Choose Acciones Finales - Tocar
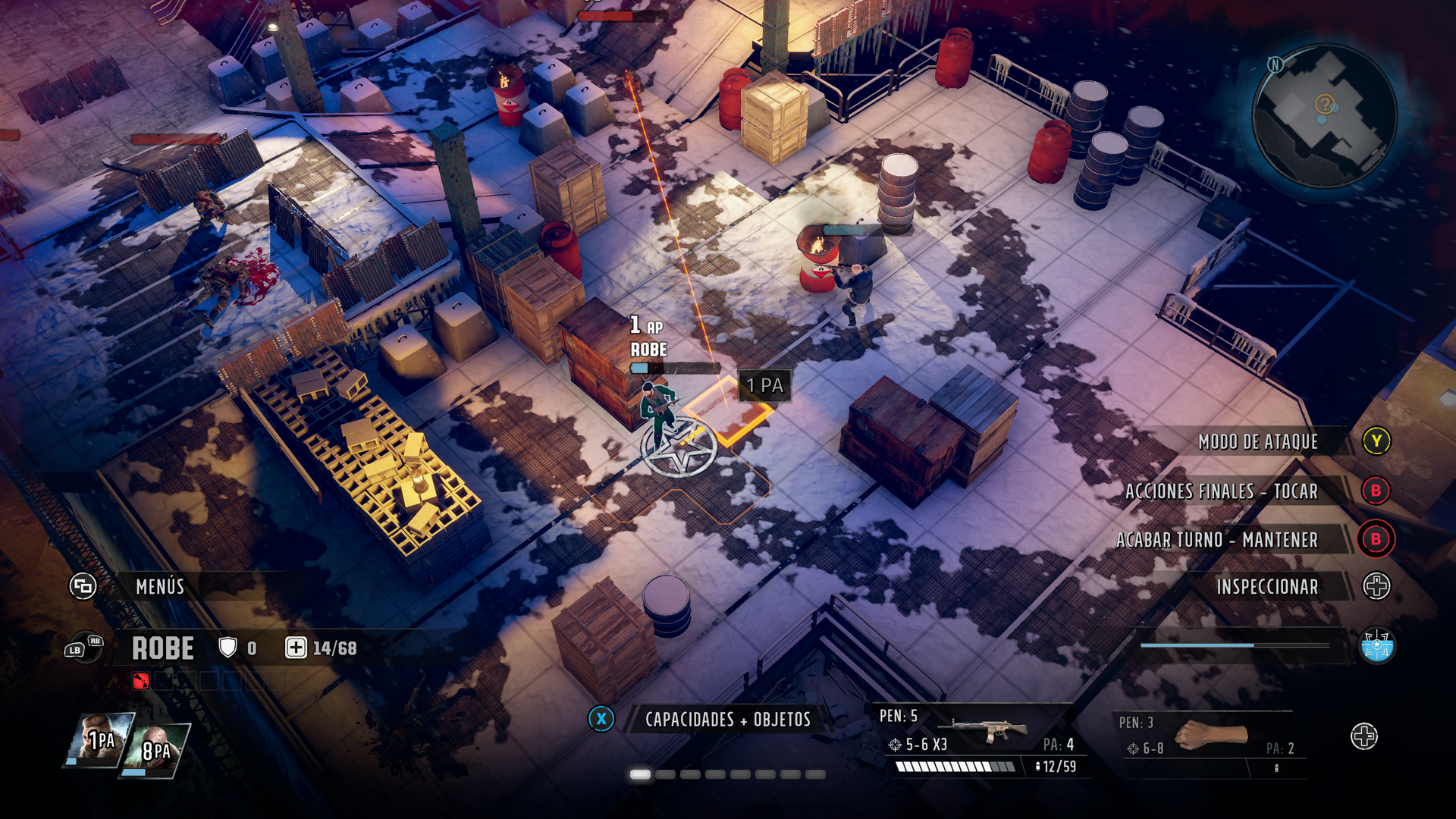1456x819 pixels. click(1221, 491)
